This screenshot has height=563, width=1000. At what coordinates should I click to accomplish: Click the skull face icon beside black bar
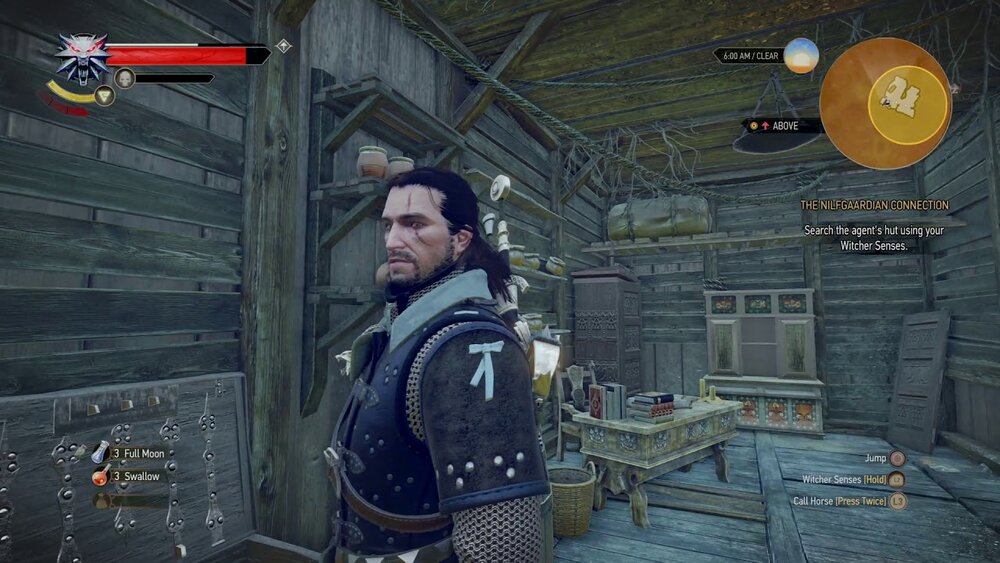click(x=125, y=78)
